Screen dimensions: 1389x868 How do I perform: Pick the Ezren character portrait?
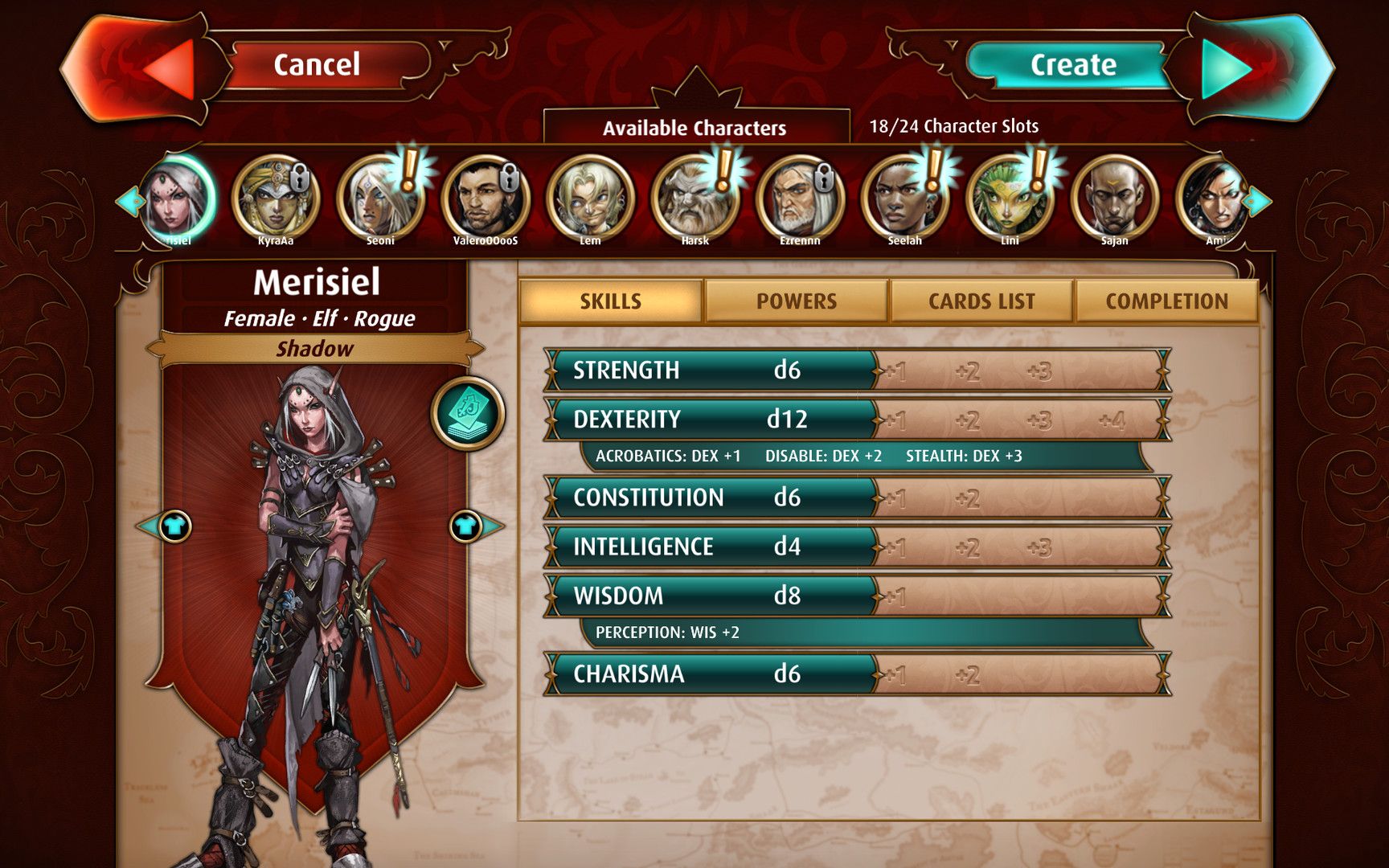[800, 199]
